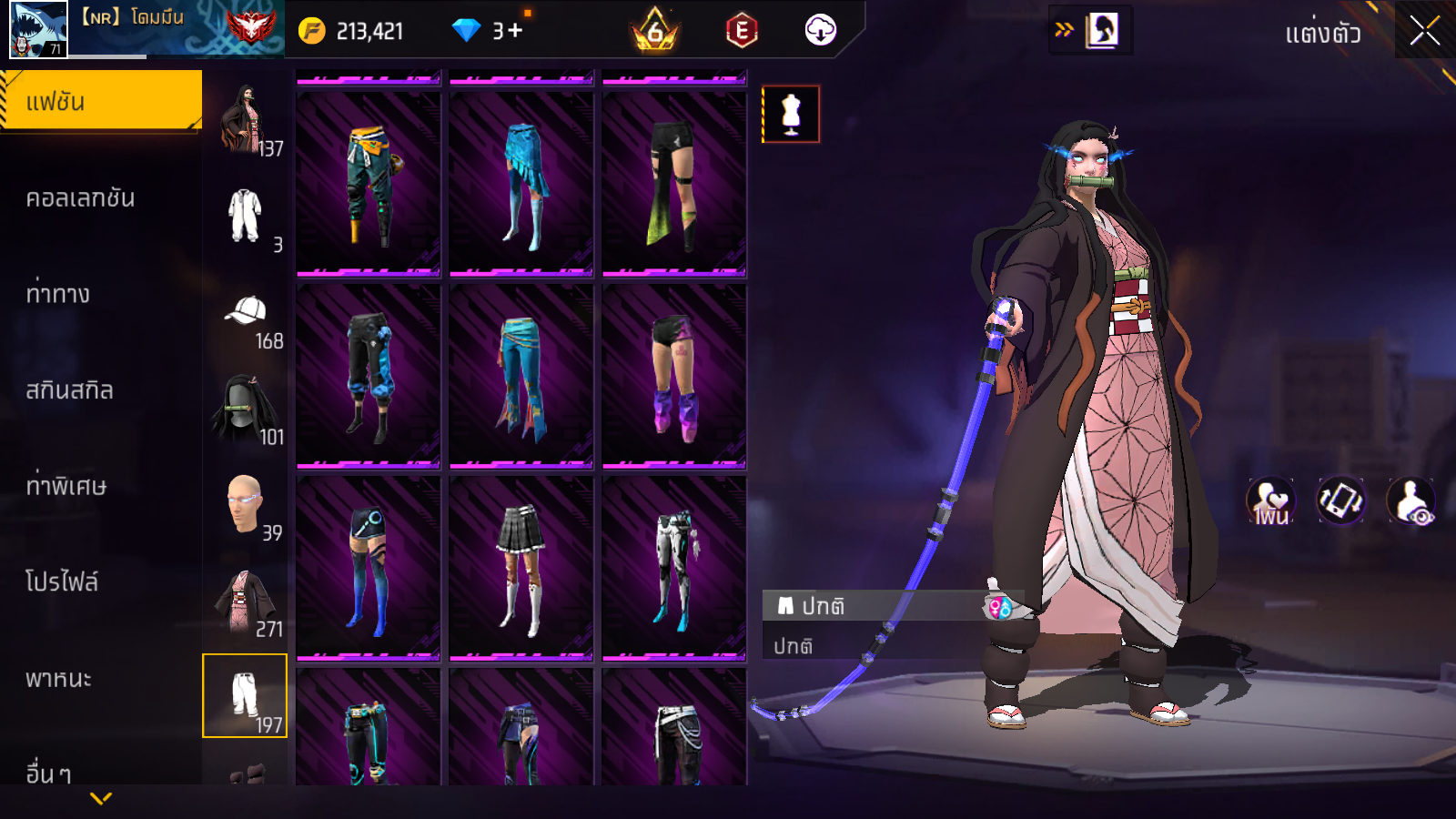Image resolution: width=1456 pixels, height=819 pixels.
Task: Open the สกินสกิล menu
Action: (x=70, y=390)
